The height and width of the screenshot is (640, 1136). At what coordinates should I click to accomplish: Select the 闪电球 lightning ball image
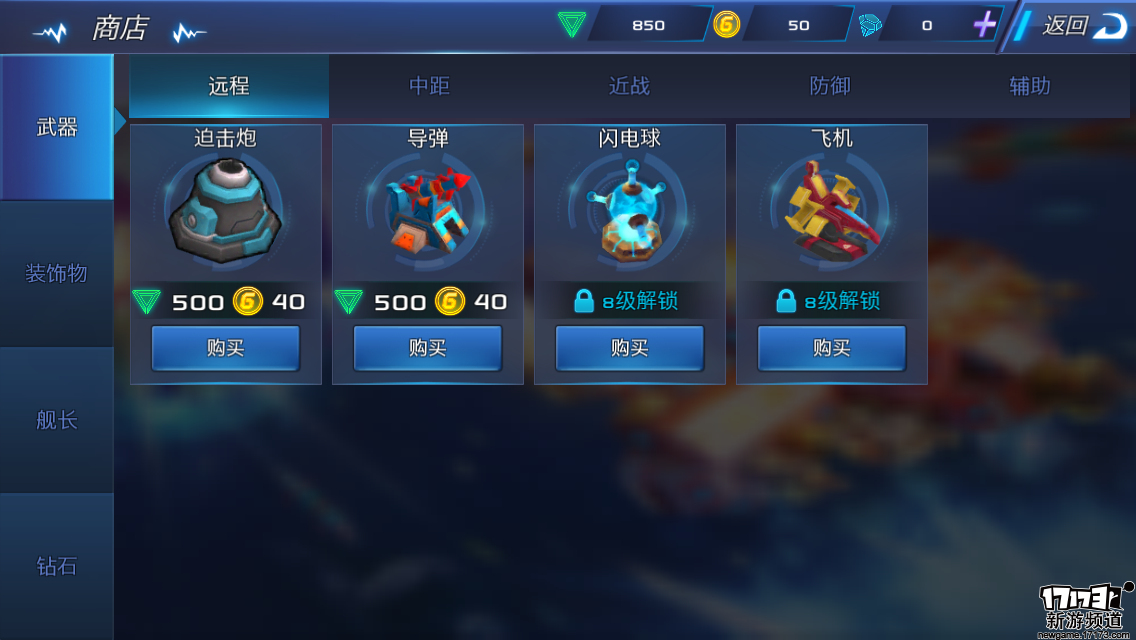coord(630,212)
